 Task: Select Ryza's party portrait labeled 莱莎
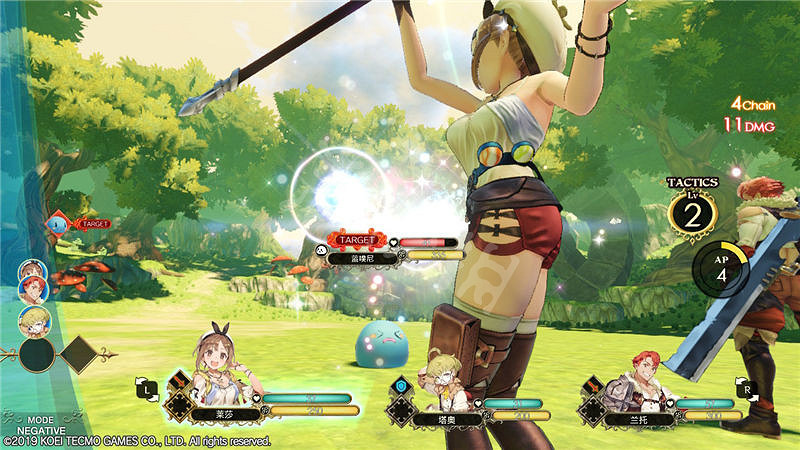click(222, 364)
